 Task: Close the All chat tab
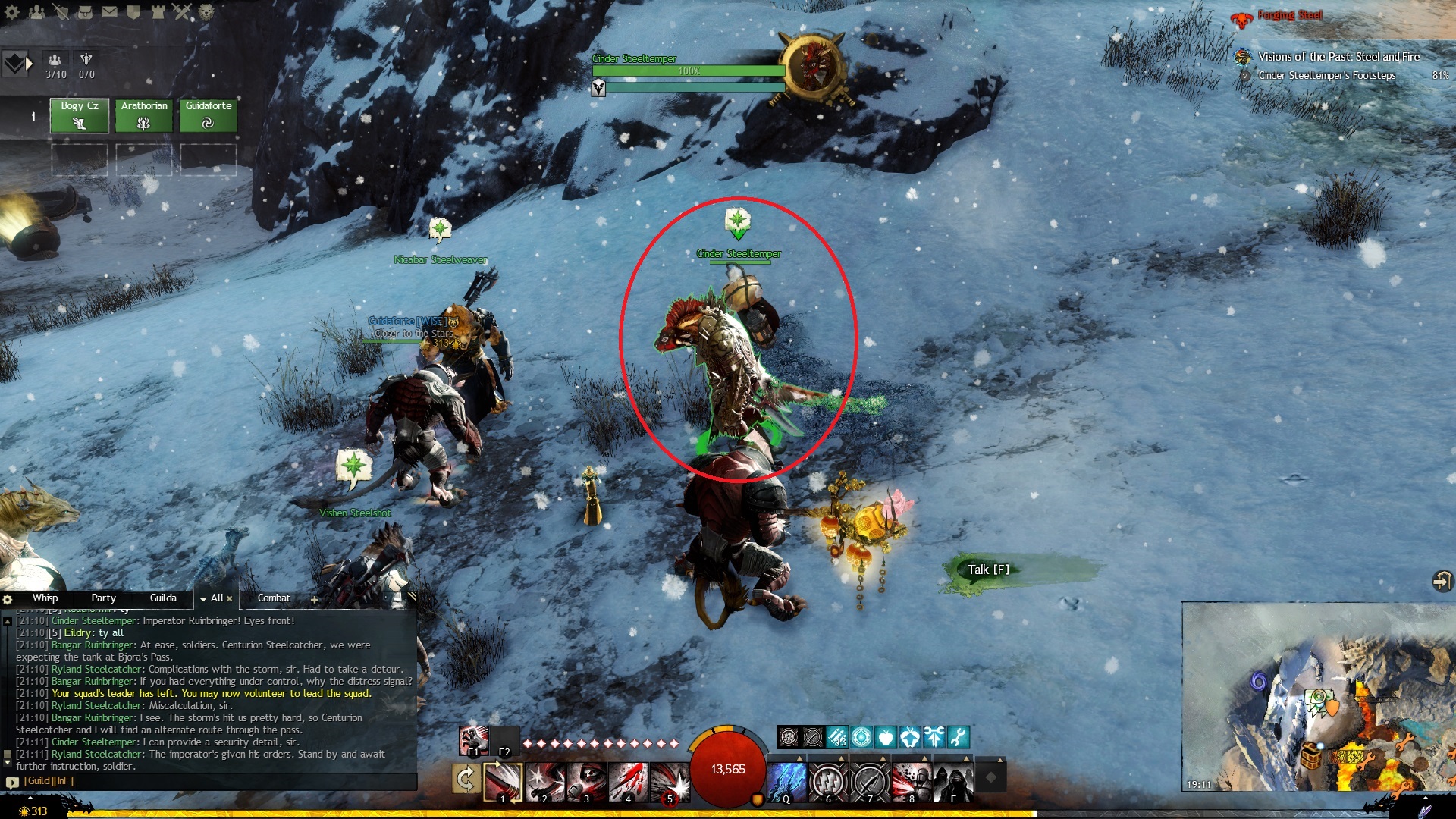[230, 599]
